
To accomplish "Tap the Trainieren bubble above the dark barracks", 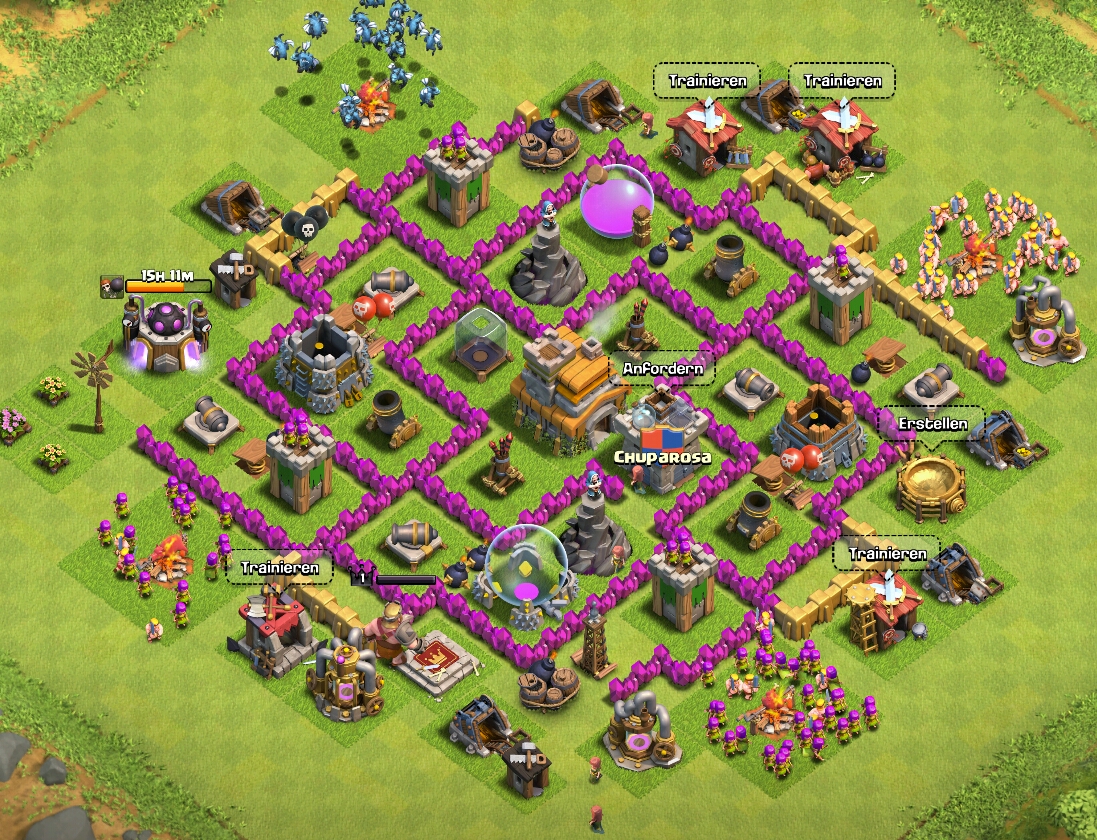I will [x=279, y=568].
